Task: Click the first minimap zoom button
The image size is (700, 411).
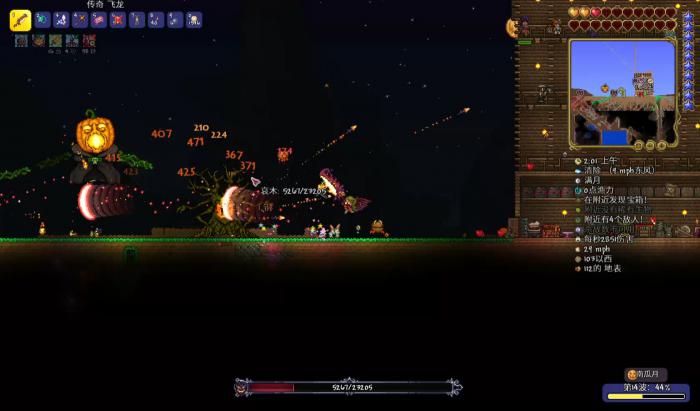Action: (x=636, y=146)
